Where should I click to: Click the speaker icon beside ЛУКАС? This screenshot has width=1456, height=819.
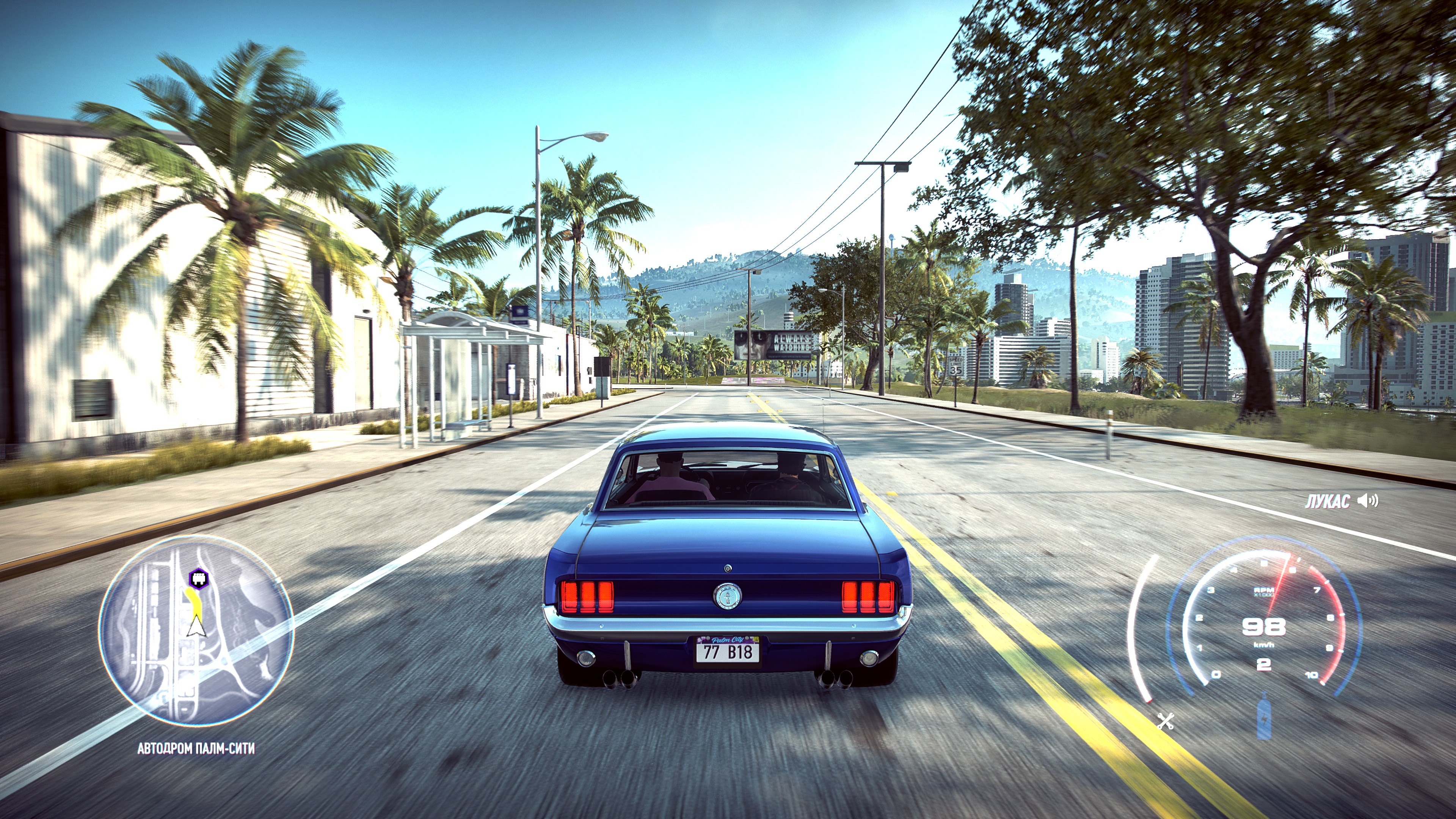(1368, 500)
